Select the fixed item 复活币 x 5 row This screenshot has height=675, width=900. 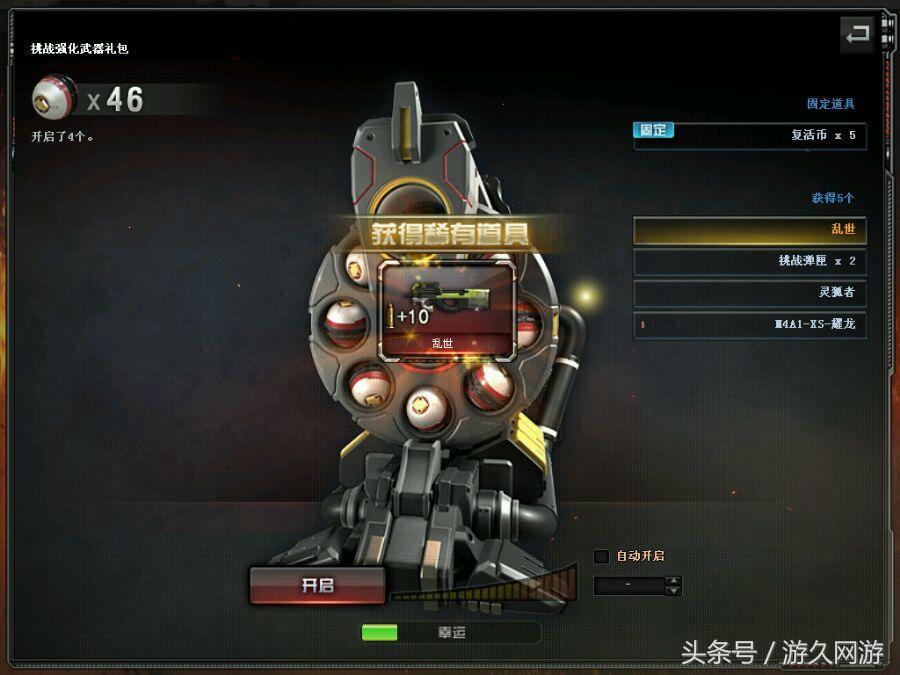point(749,135)
